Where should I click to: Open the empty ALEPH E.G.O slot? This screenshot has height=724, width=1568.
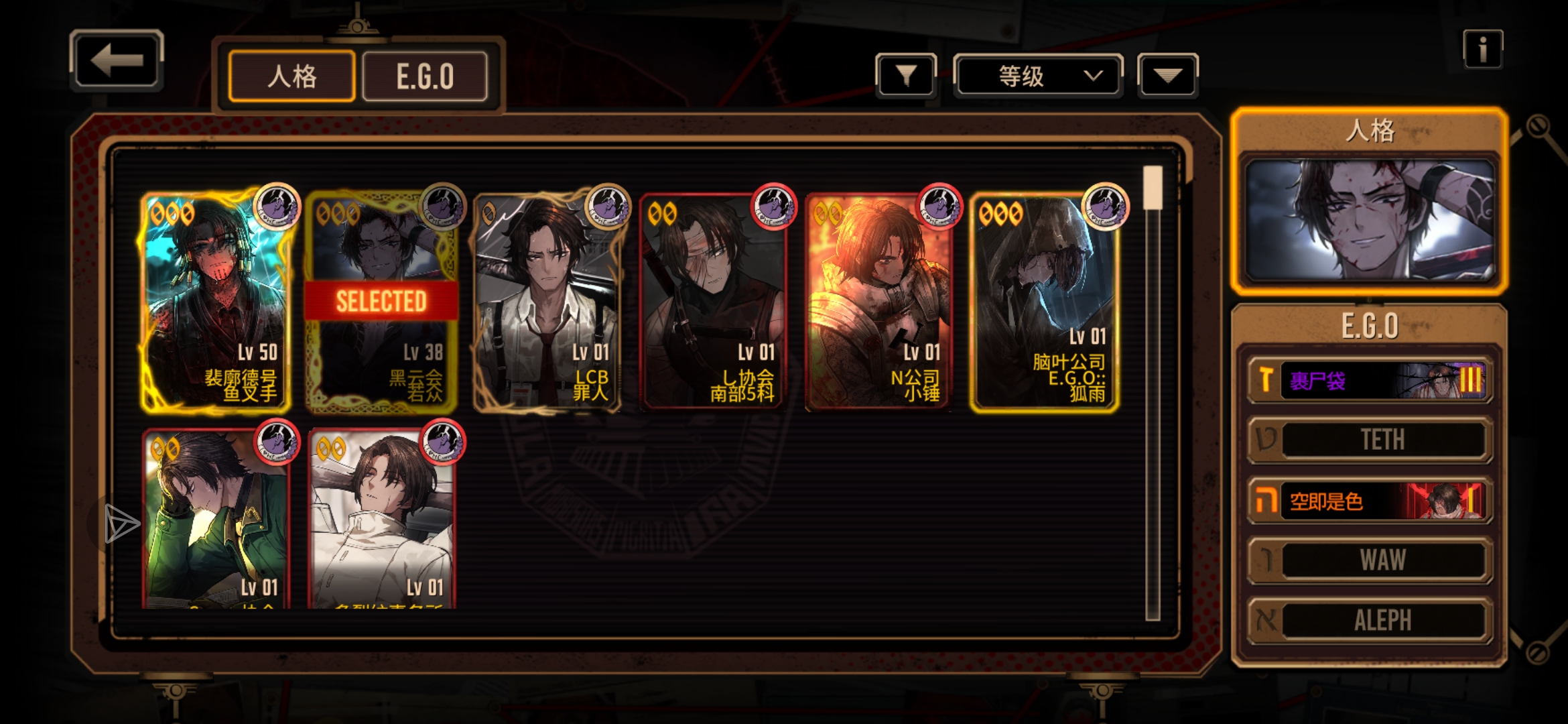pyautogui.click(x=1370, y=620)
